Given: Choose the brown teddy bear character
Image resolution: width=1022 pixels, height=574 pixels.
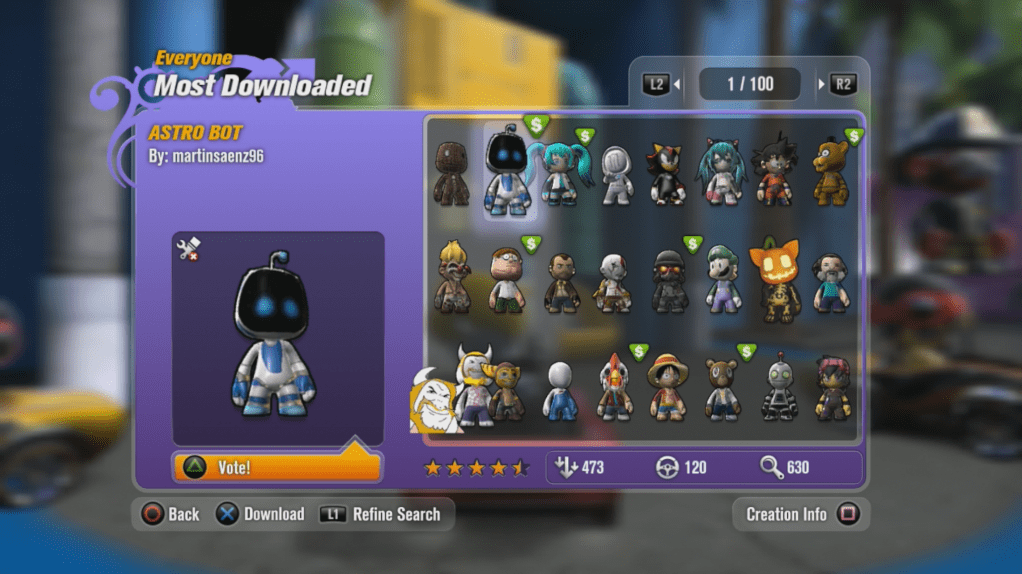Looking at the screenshot, I should tap(721, 388).
